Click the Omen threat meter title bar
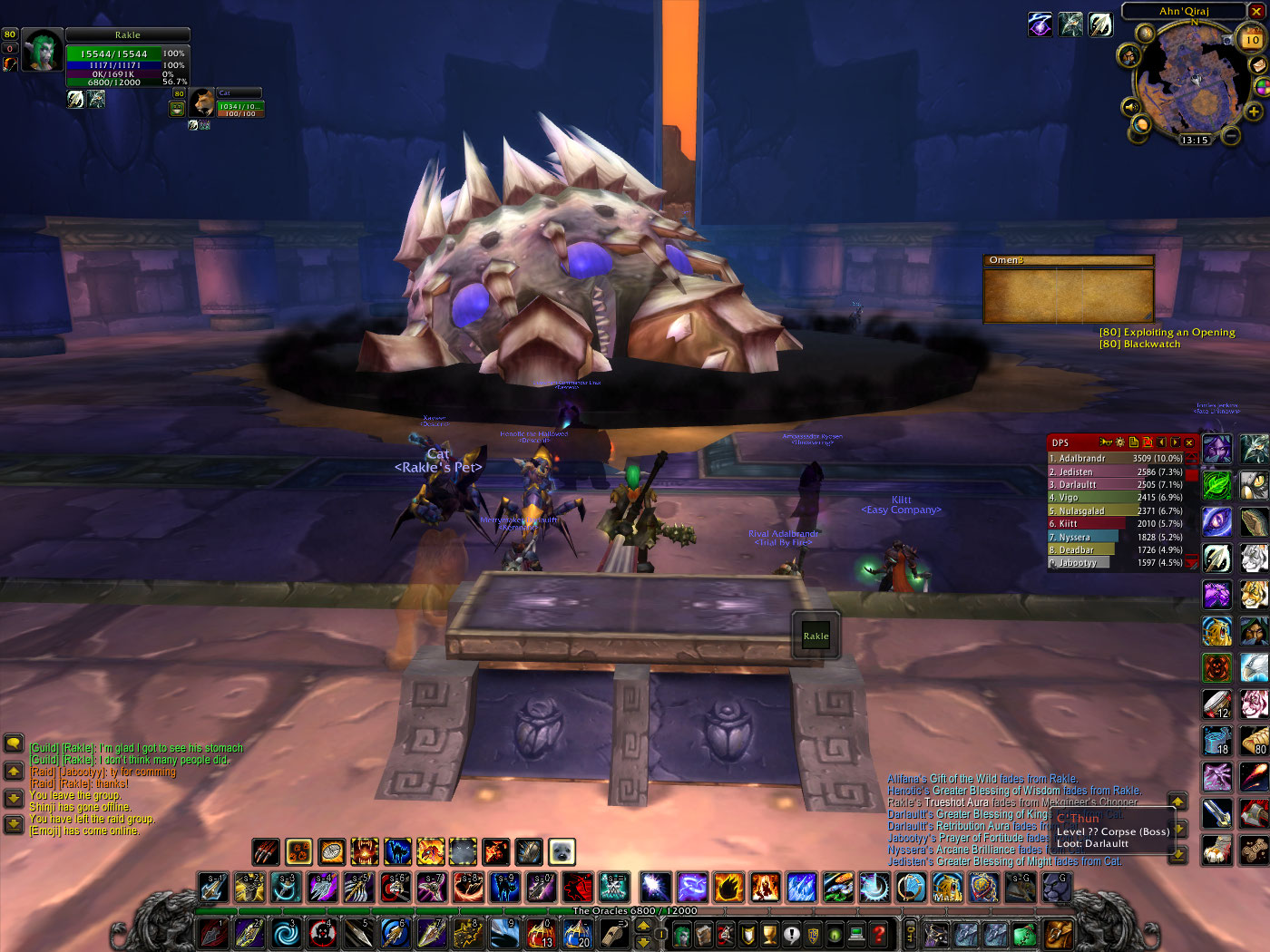Image resolution: width=1270 pixels, height=952 pixels. tap(1068, 260)
